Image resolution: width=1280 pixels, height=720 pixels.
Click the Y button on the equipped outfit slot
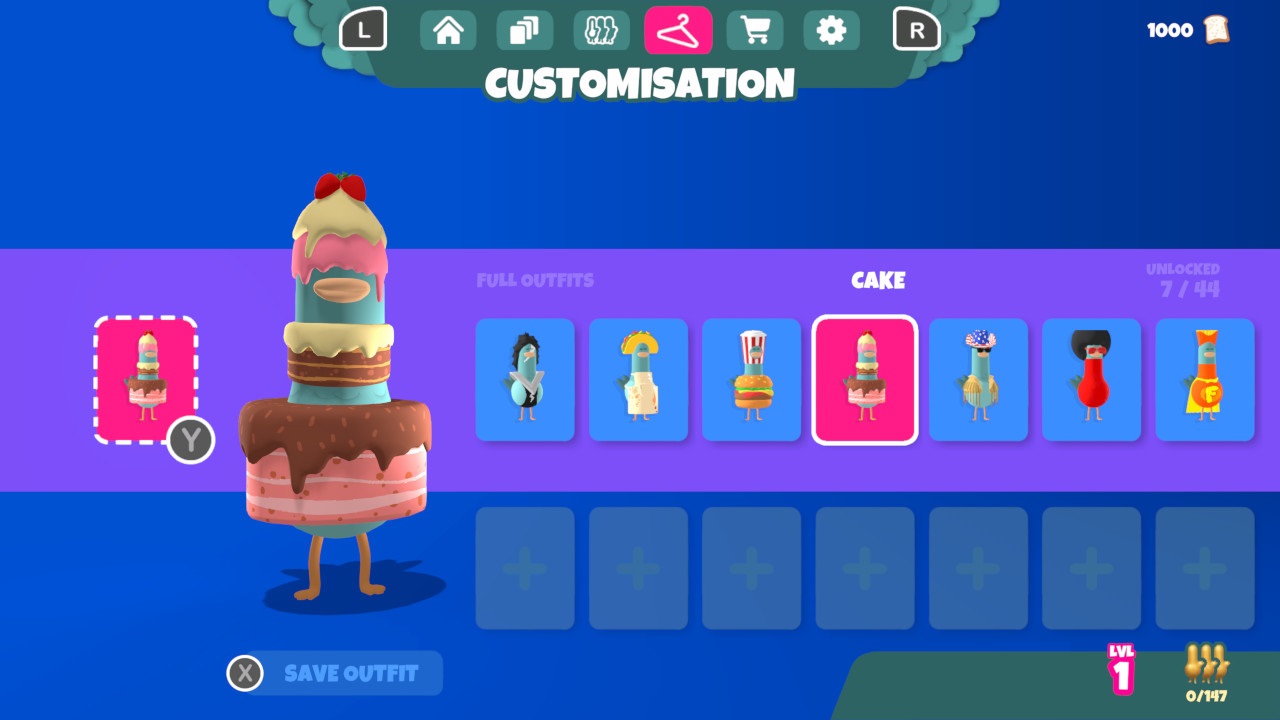190,441
